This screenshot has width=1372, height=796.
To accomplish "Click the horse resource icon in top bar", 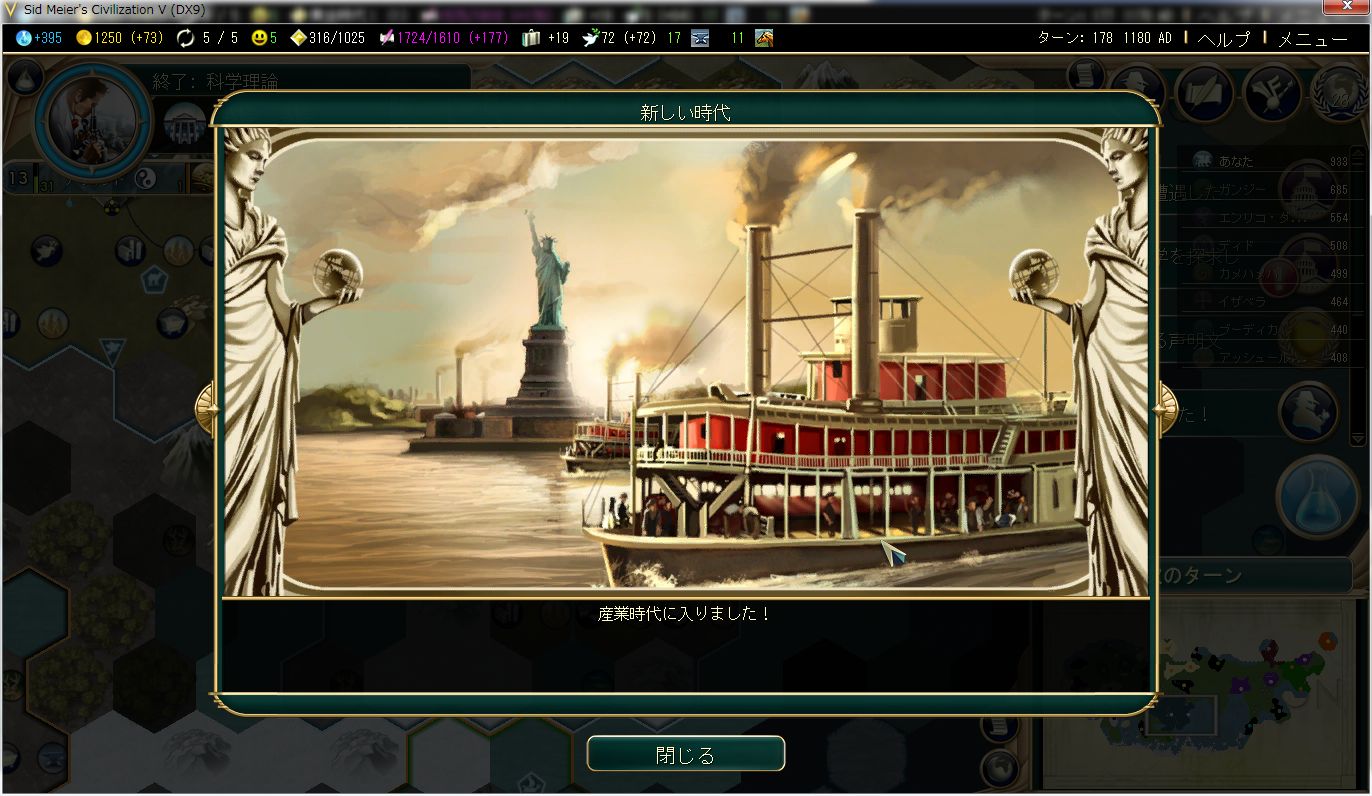I will pyautogui.click(x=763, y=38).
